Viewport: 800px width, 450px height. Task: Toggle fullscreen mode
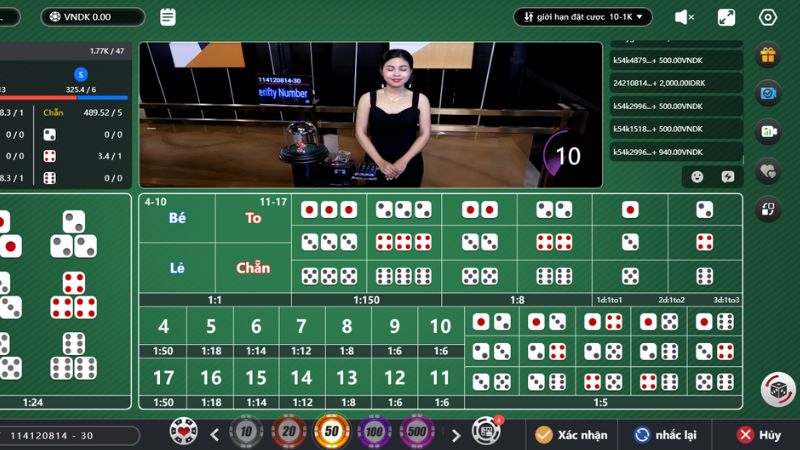pyautogui.click(x=727, y=17)
